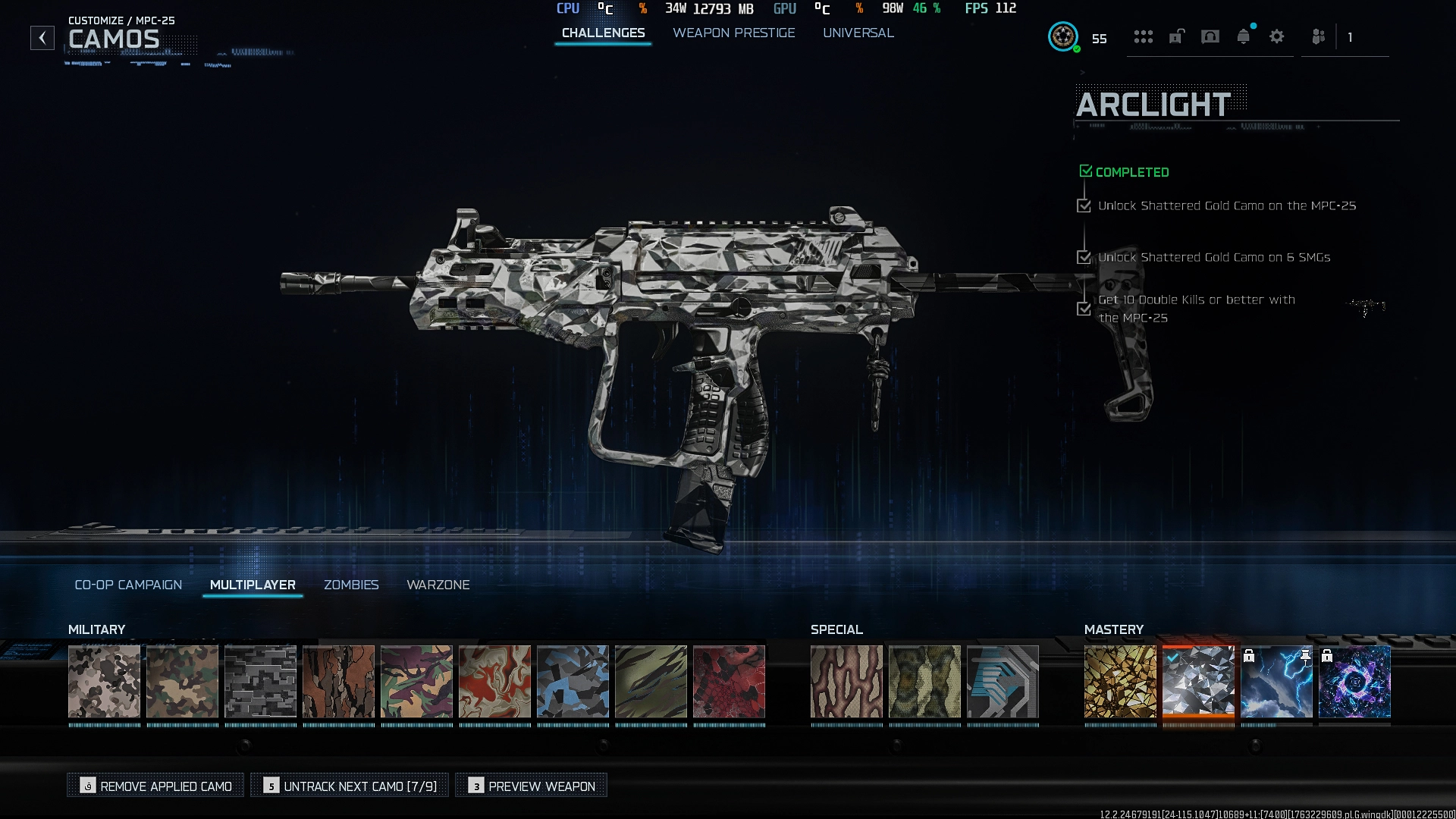Open the UNIVERSAL challenges section

pos(858,33)
